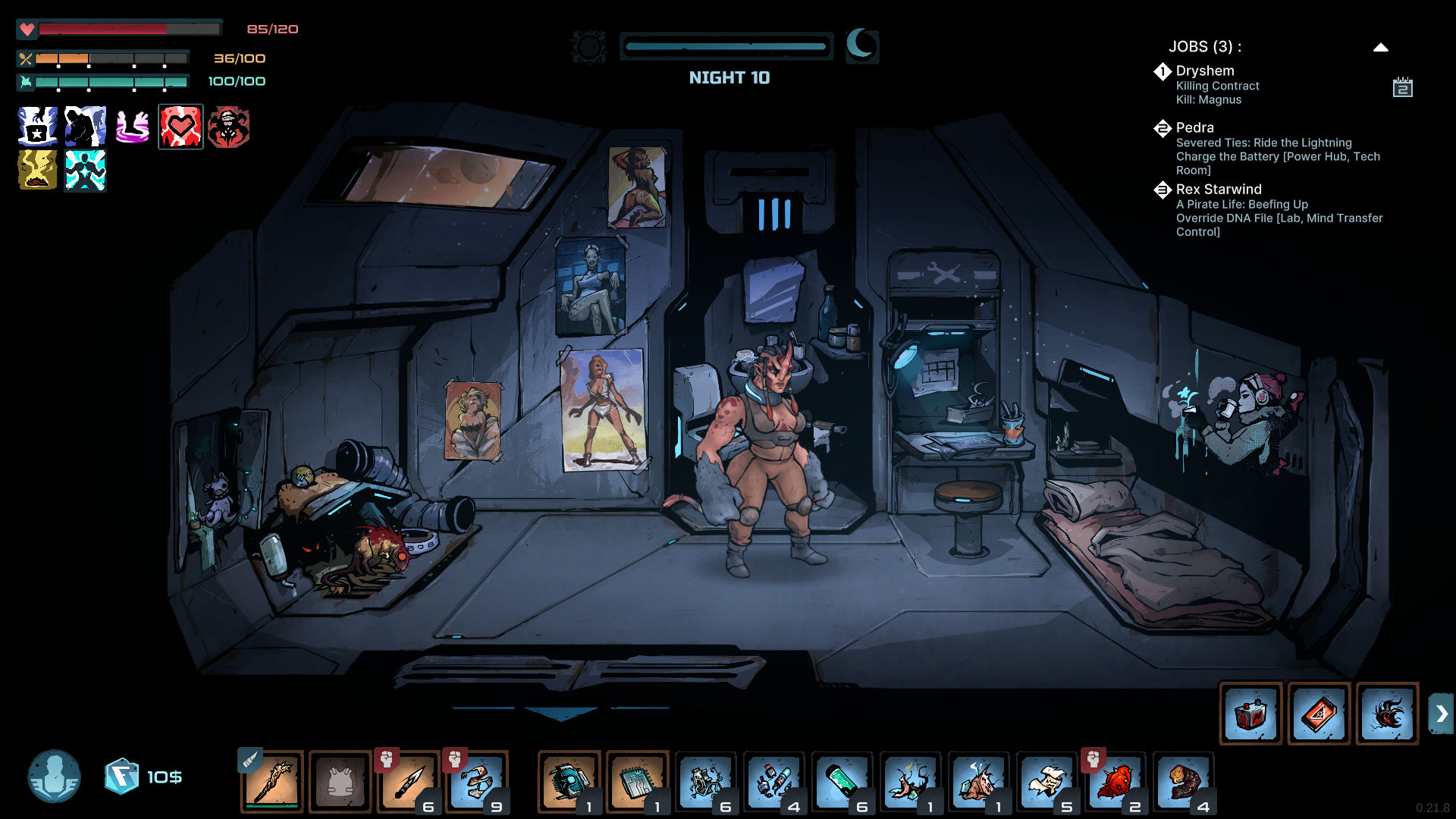Click the dark claw icon bottom right
Viewport: 1456px width, 819px height.
click(1387, 714)
